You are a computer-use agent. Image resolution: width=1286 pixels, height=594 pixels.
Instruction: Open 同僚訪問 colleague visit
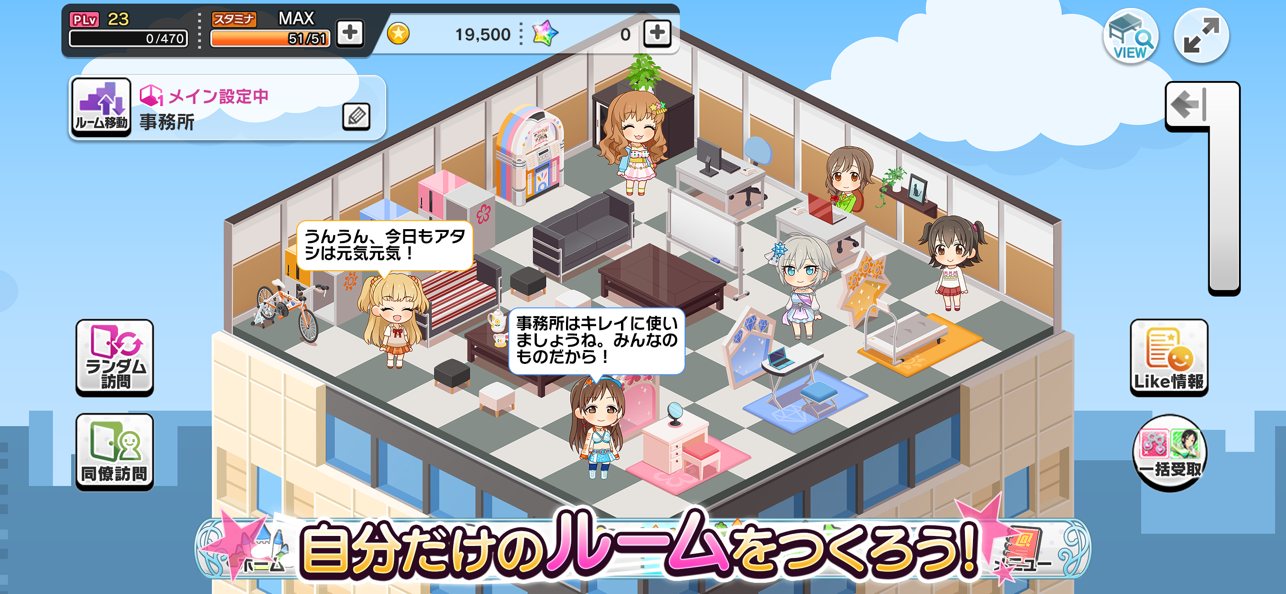point(115,451)
